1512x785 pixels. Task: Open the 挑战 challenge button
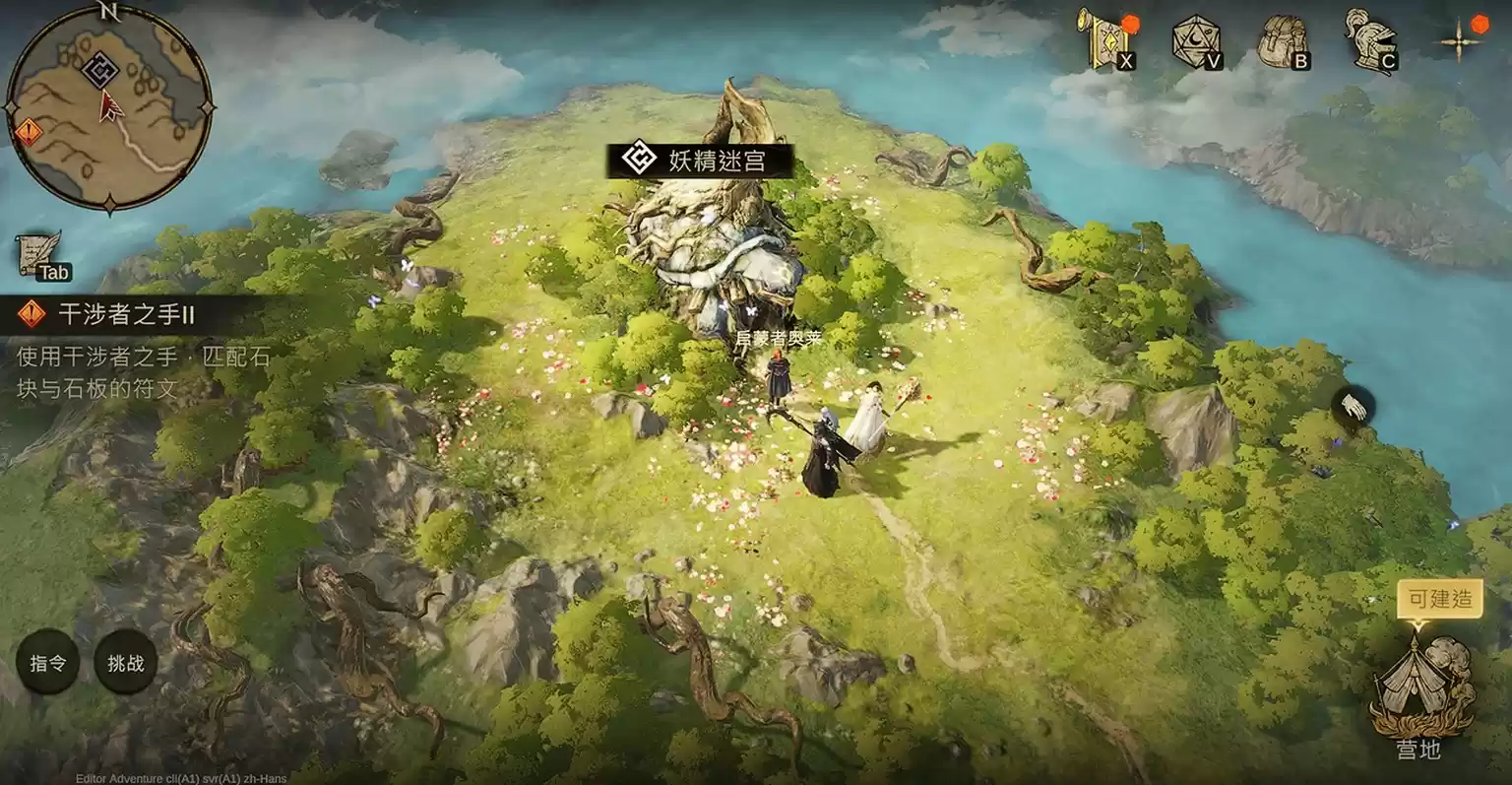pos(125,663)
